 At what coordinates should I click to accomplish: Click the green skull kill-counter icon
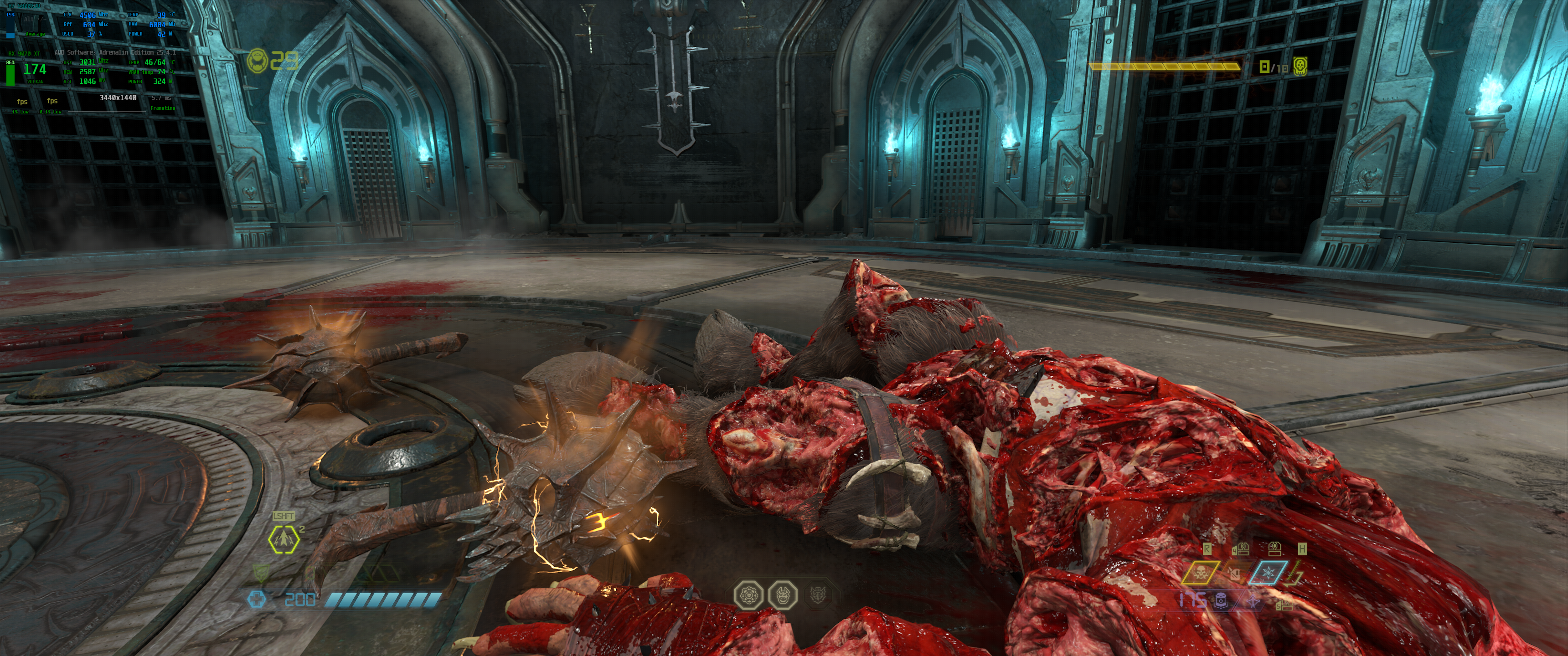click(x=1300, y=66)
